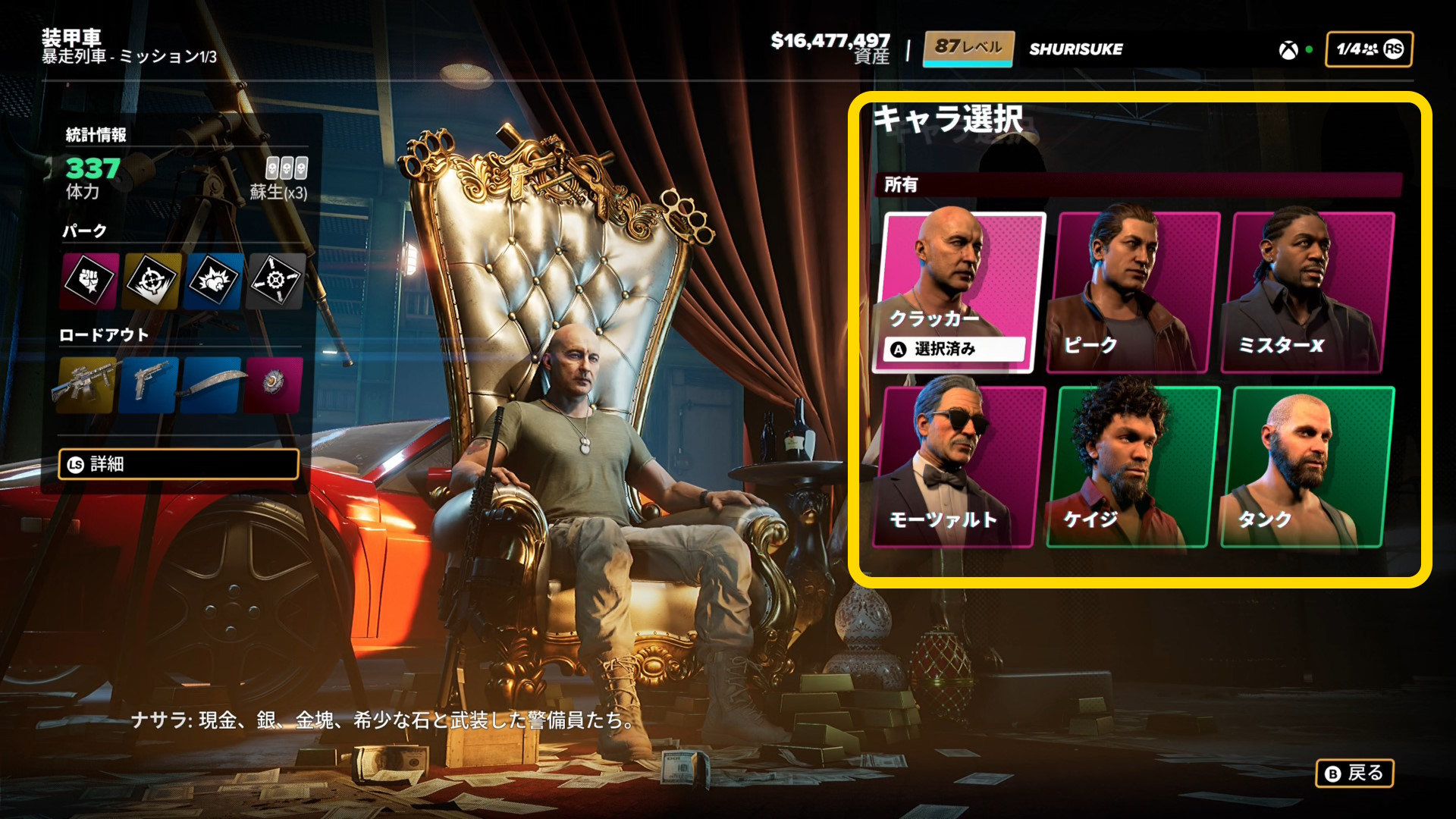Select the grey gear target perk icon
Screen dimensions: 1456x819
(275, 281)
